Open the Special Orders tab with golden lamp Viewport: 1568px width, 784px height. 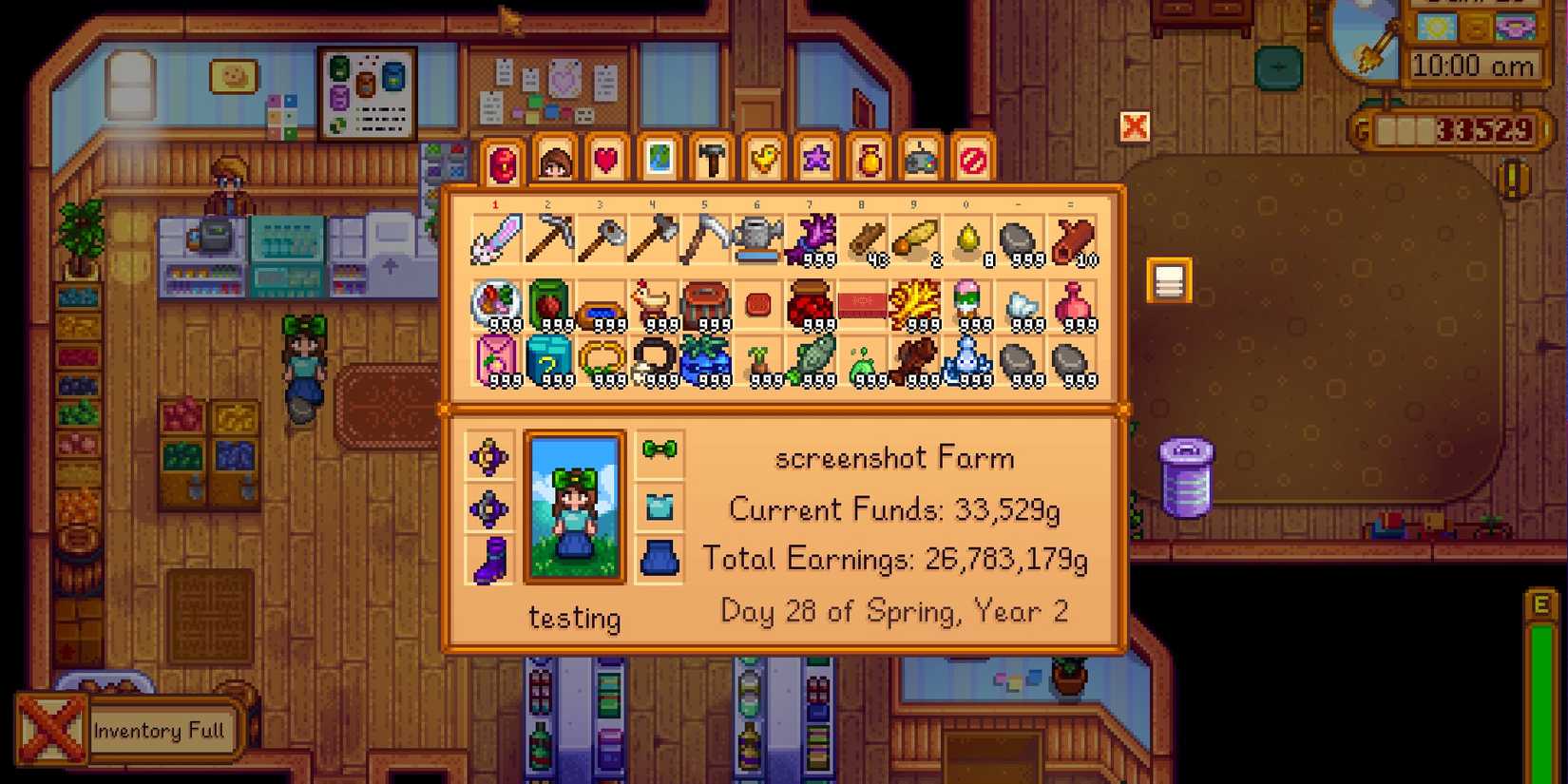pos(866,161)
